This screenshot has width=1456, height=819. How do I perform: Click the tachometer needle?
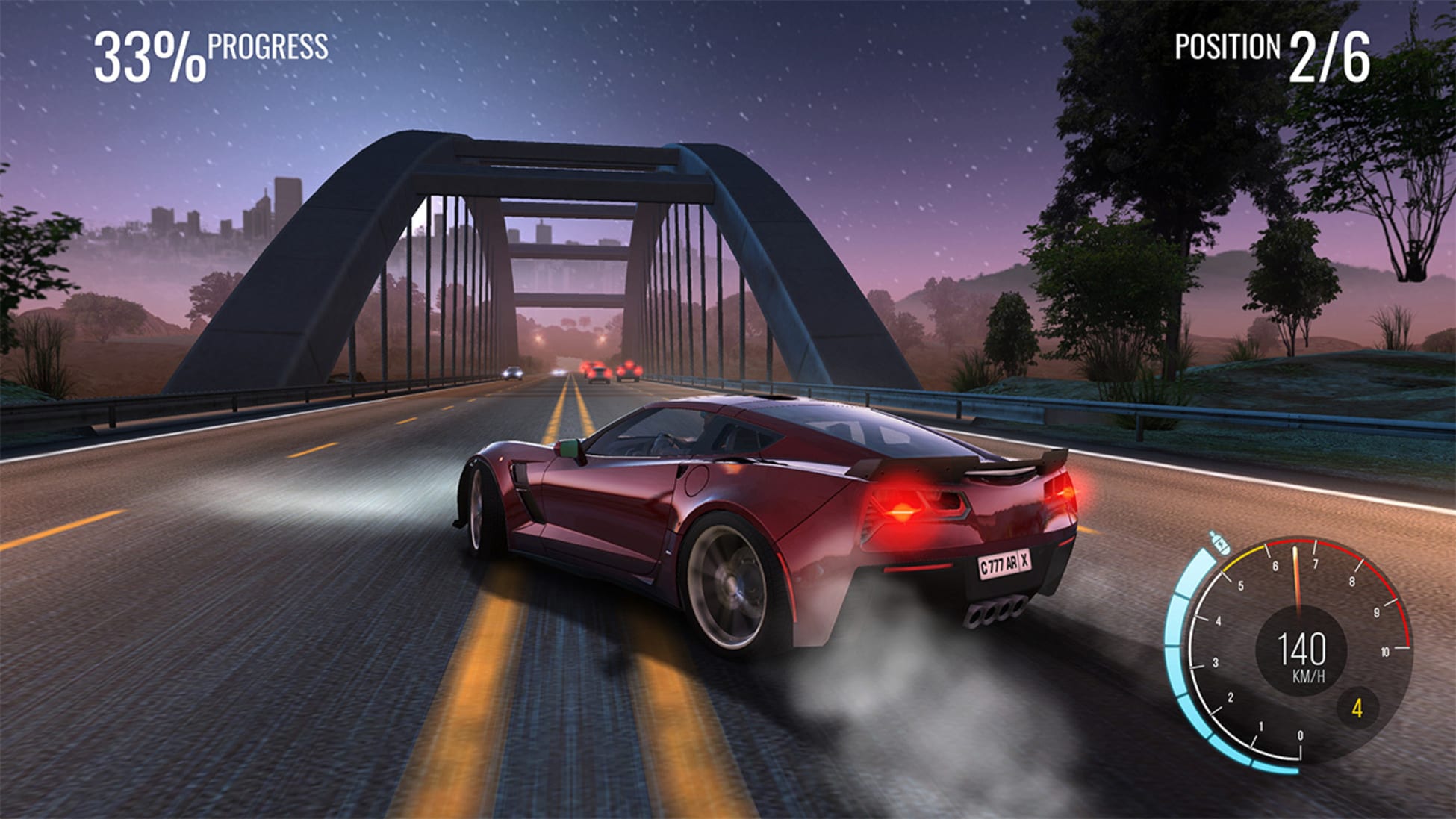tap(1298, 575)
